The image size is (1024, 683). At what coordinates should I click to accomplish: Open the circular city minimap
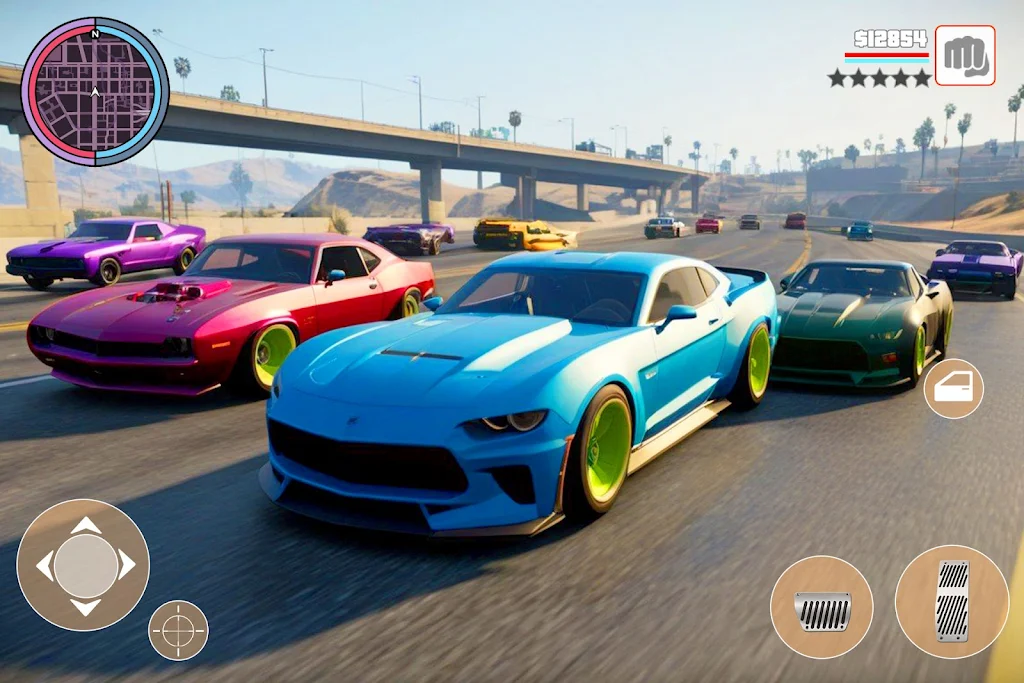point(95,91)
